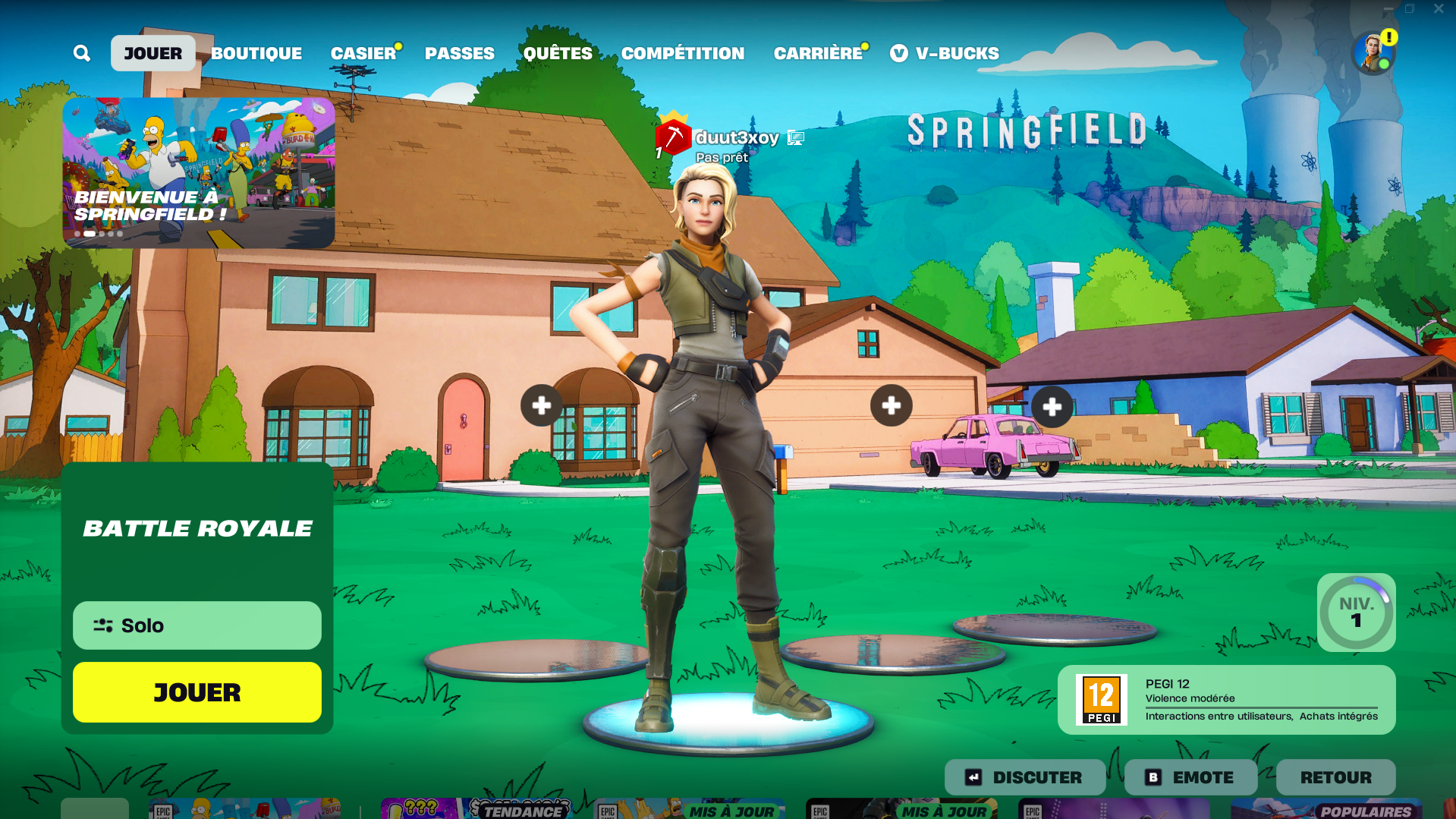The image size is (1456, 819).
Task: Click the EMOTE button
Action: [x=1190, y=777]
